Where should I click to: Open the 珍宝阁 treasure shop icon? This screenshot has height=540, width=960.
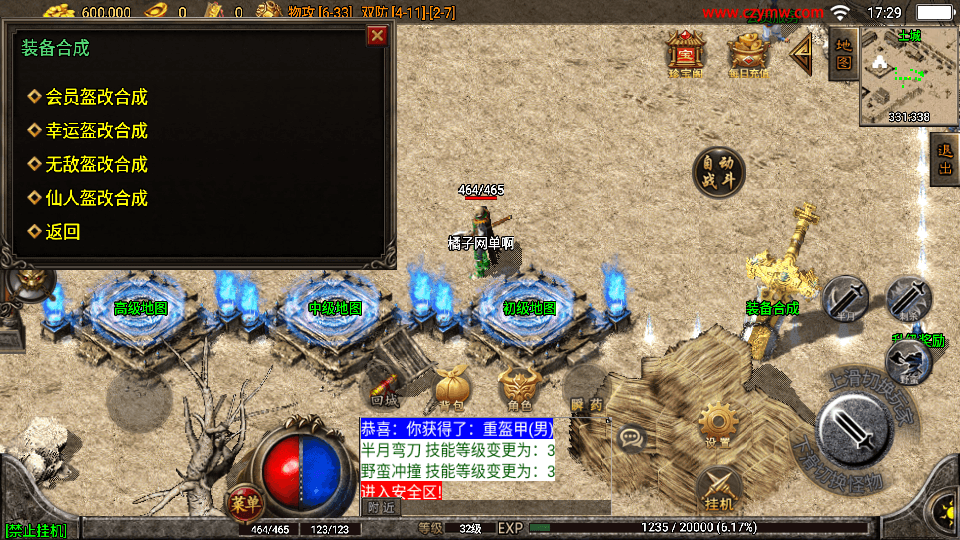pos(685,53)
